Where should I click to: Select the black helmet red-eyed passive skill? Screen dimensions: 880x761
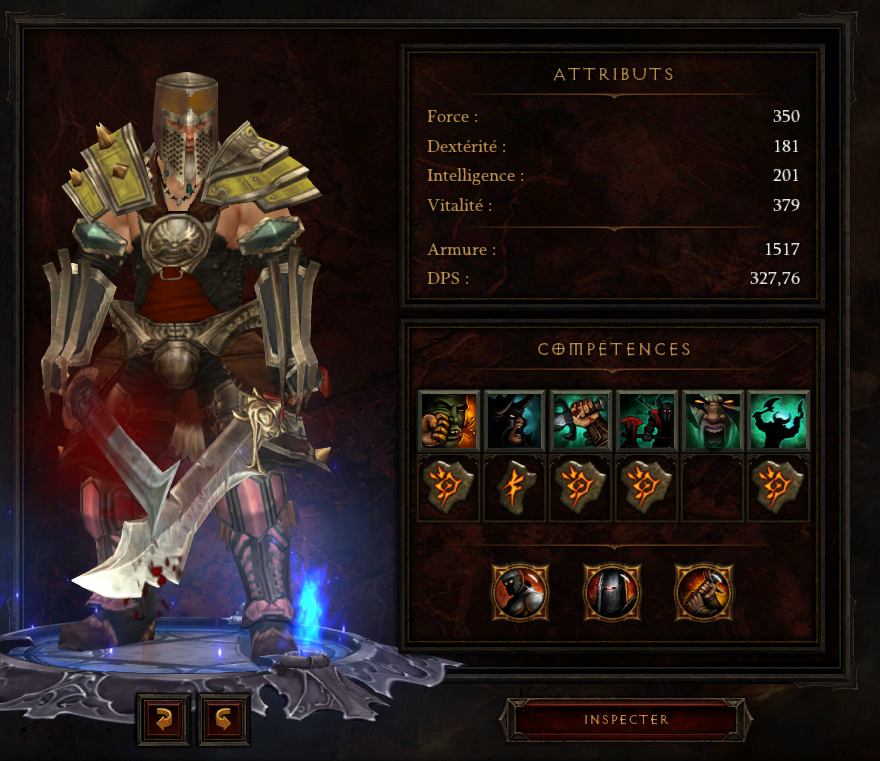612,592
